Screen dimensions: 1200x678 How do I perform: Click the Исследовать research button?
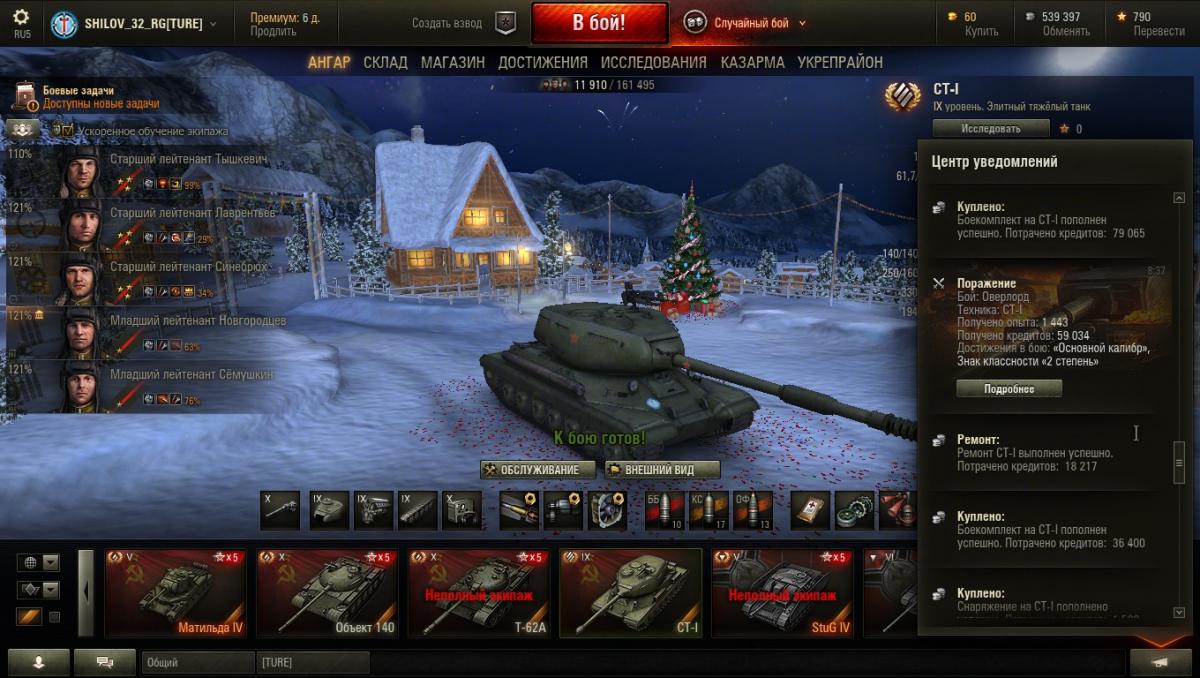990,128
